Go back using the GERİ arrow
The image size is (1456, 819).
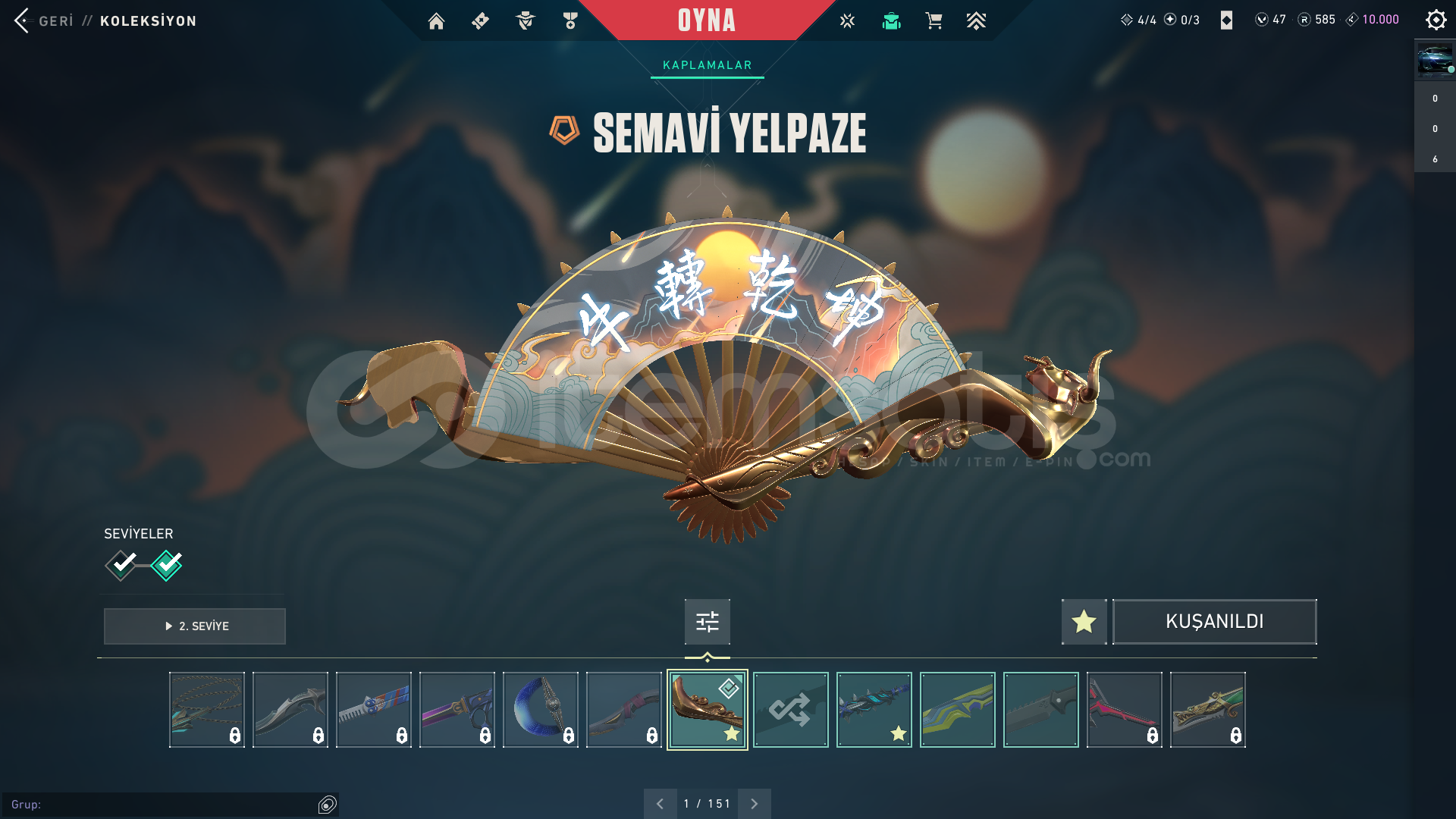pyautogui.click(x=23, y=20)
